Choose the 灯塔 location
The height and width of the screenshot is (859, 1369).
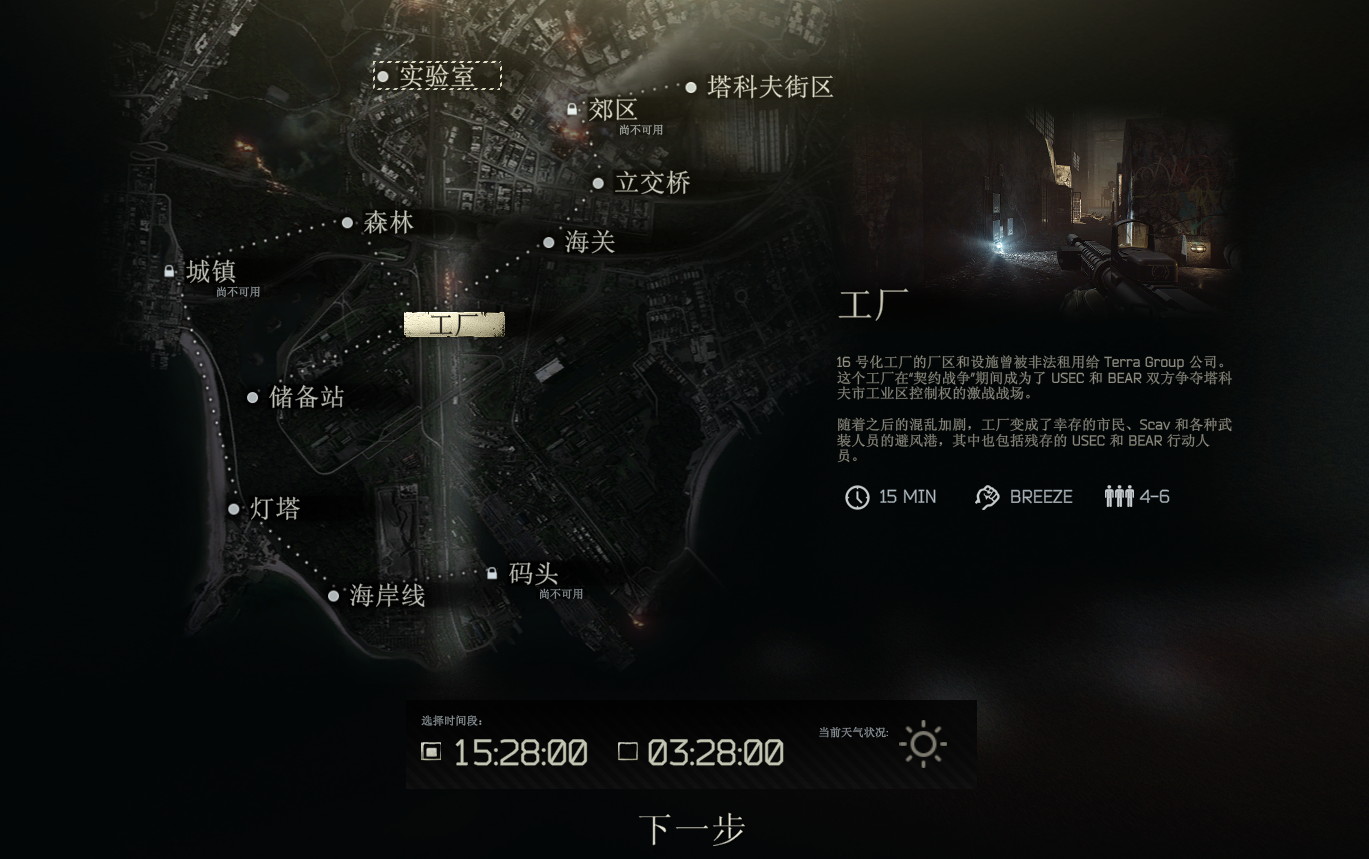(274, 509)
